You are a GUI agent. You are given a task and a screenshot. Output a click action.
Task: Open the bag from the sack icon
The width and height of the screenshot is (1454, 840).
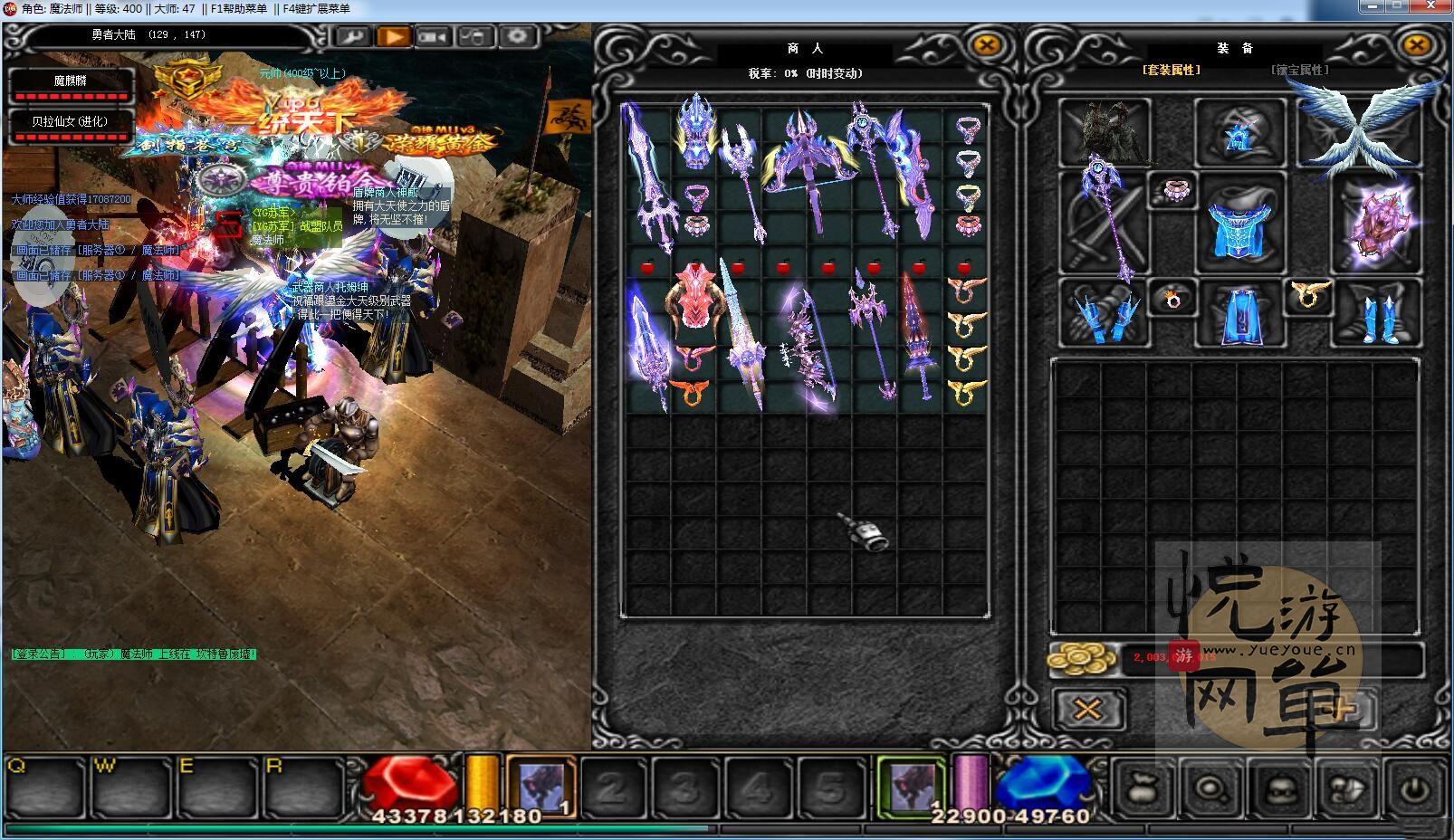pos(1143,788)
